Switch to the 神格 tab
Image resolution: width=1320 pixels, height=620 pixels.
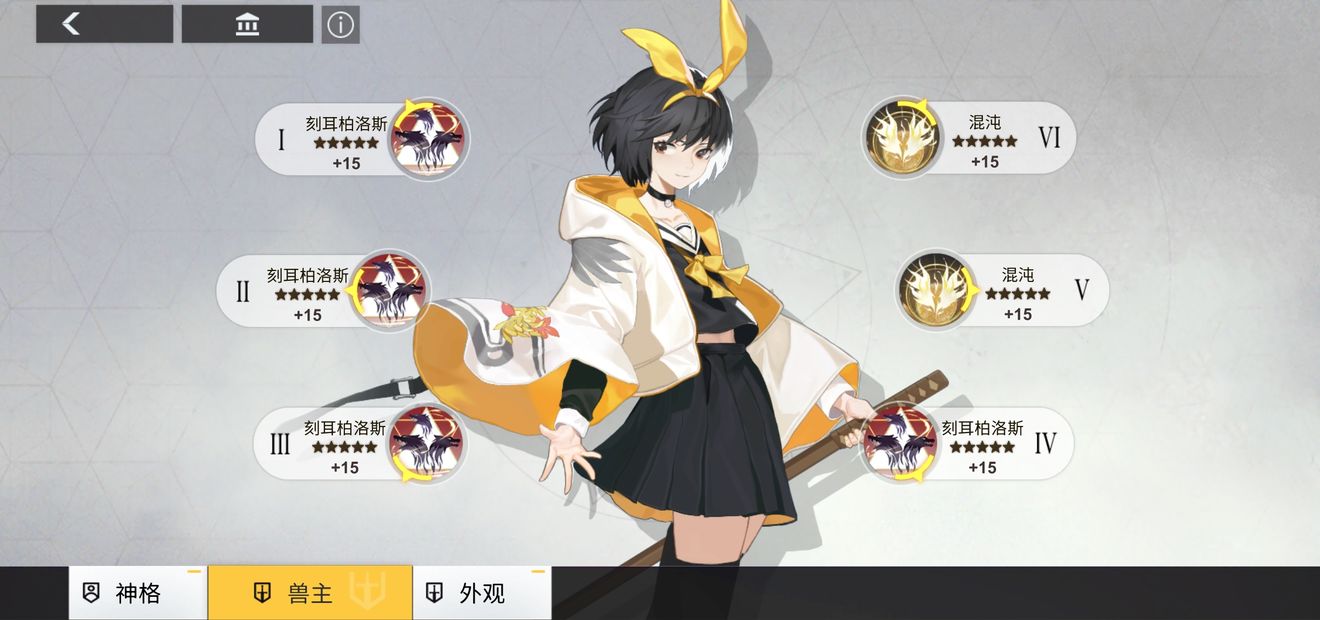[x=137, y=593]
